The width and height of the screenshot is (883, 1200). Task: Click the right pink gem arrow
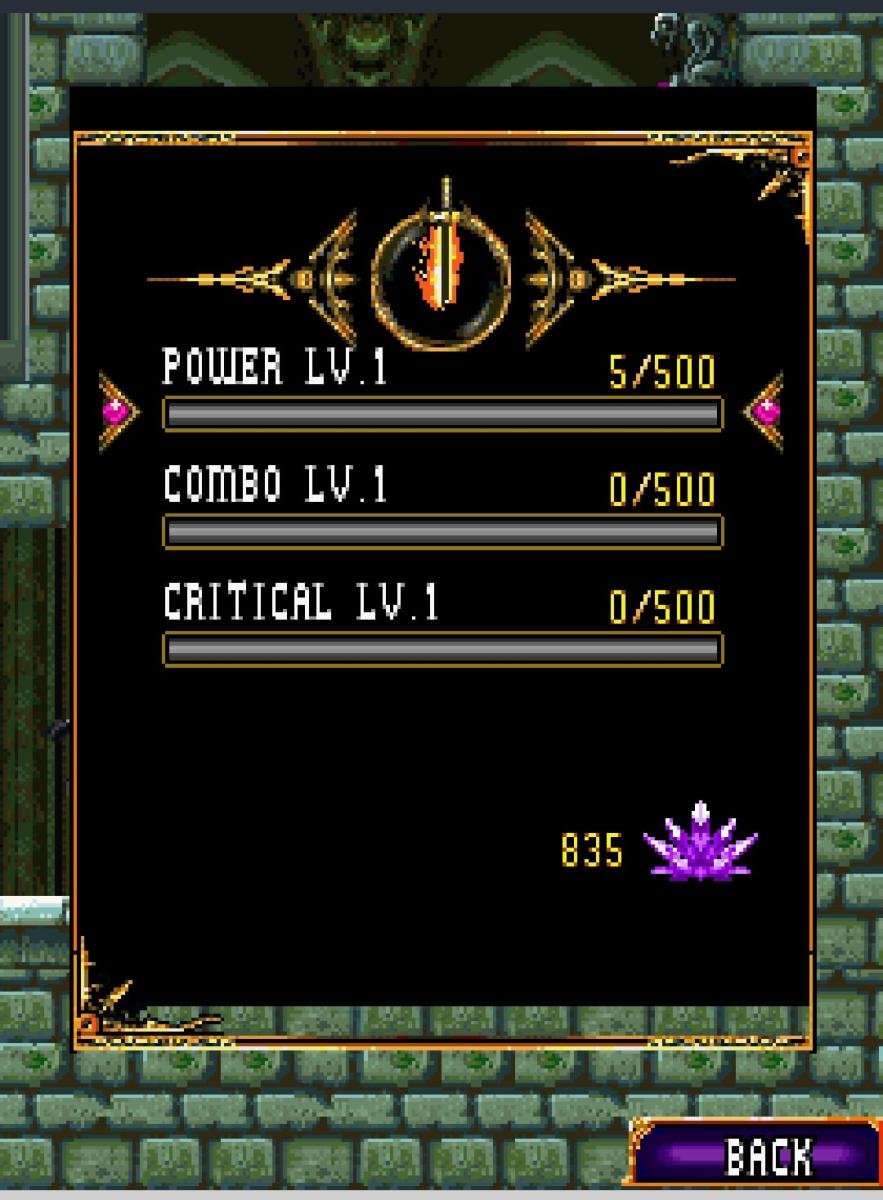[x=764, y=410]
